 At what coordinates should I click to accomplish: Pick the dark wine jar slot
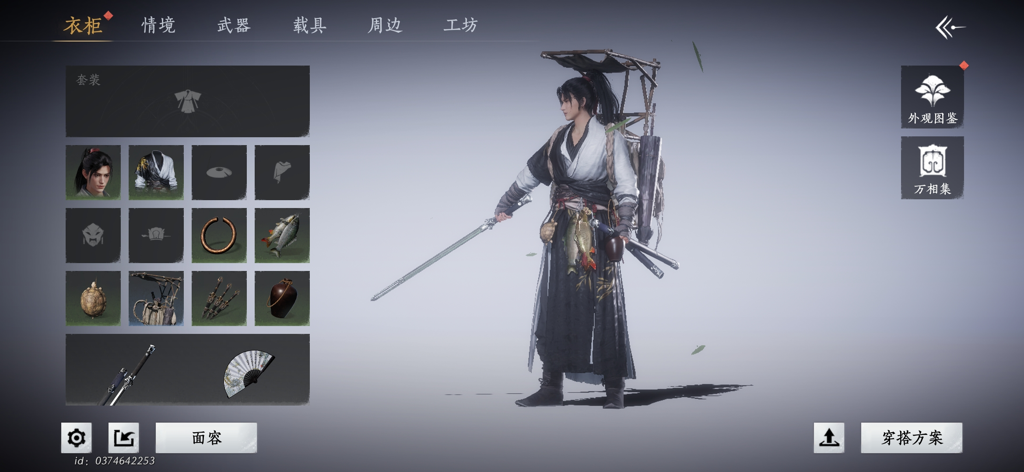coord(282,298)
